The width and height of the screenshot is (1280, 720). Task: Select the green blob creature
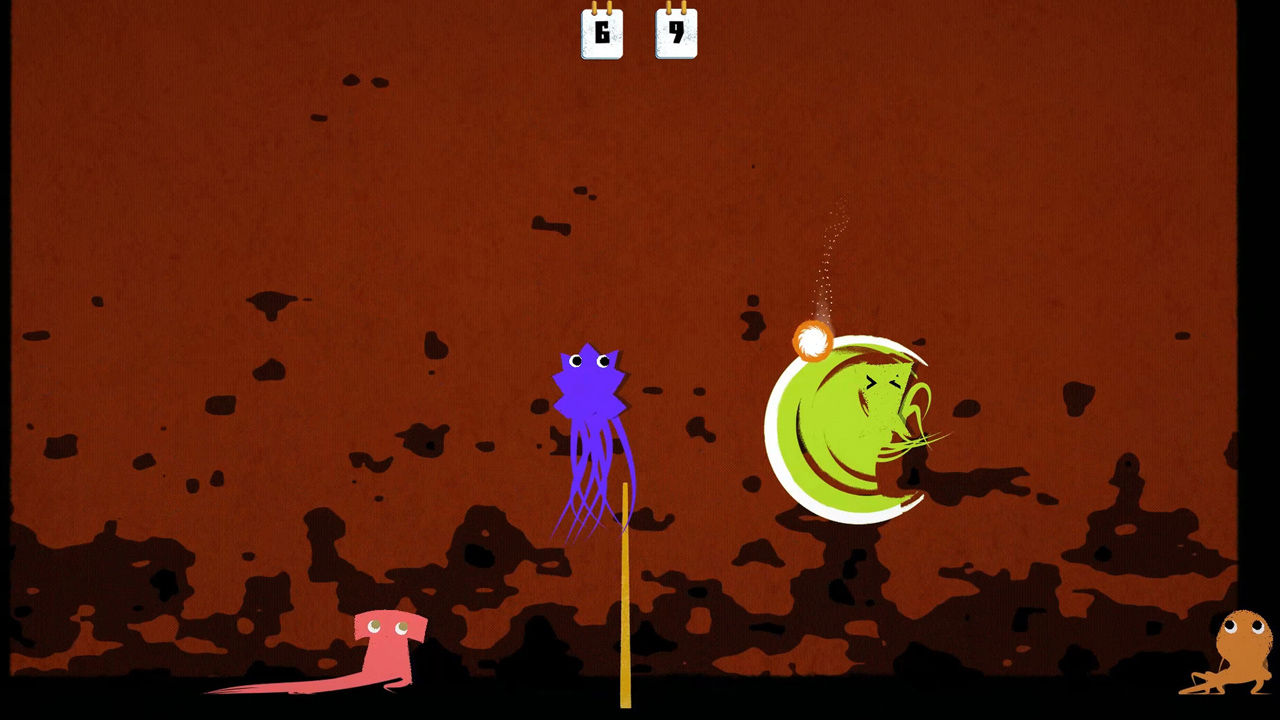850,425
